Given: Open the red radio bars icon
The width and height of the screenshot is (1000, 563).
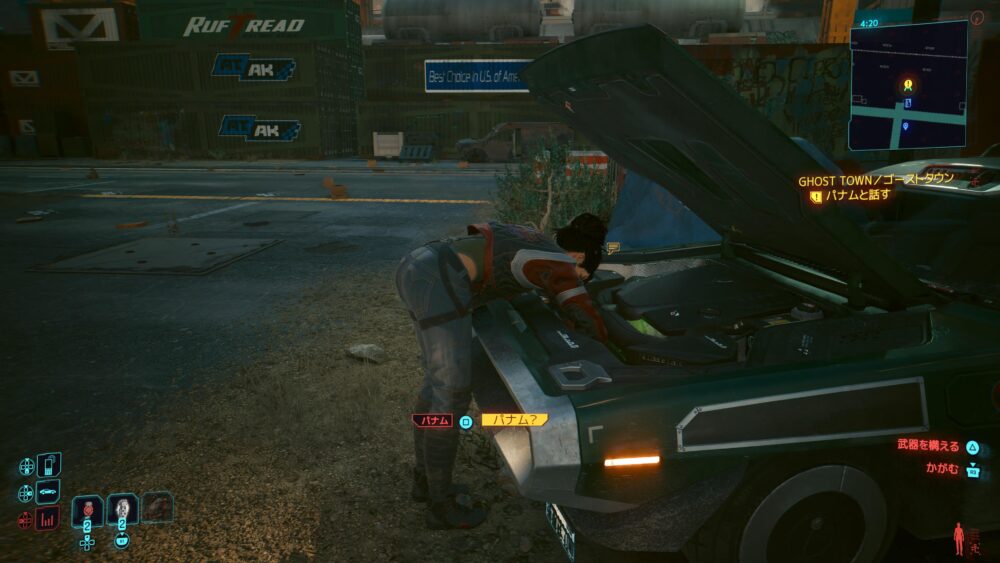Looking at the screenshot, I should coord(48,518).
